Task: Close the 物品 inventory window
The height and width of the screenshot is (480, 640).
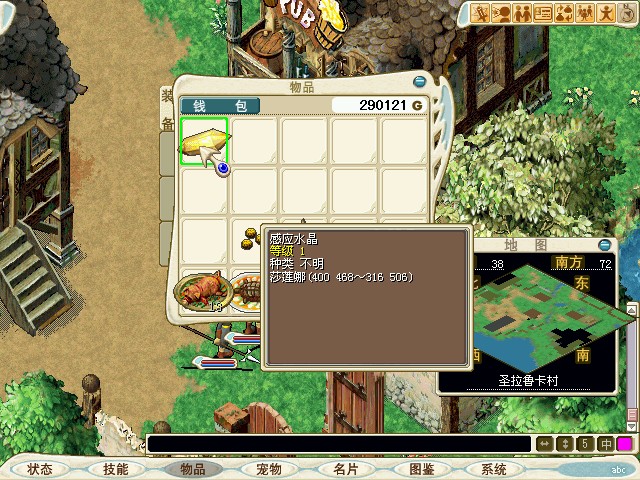Action: tap(420, 83)
